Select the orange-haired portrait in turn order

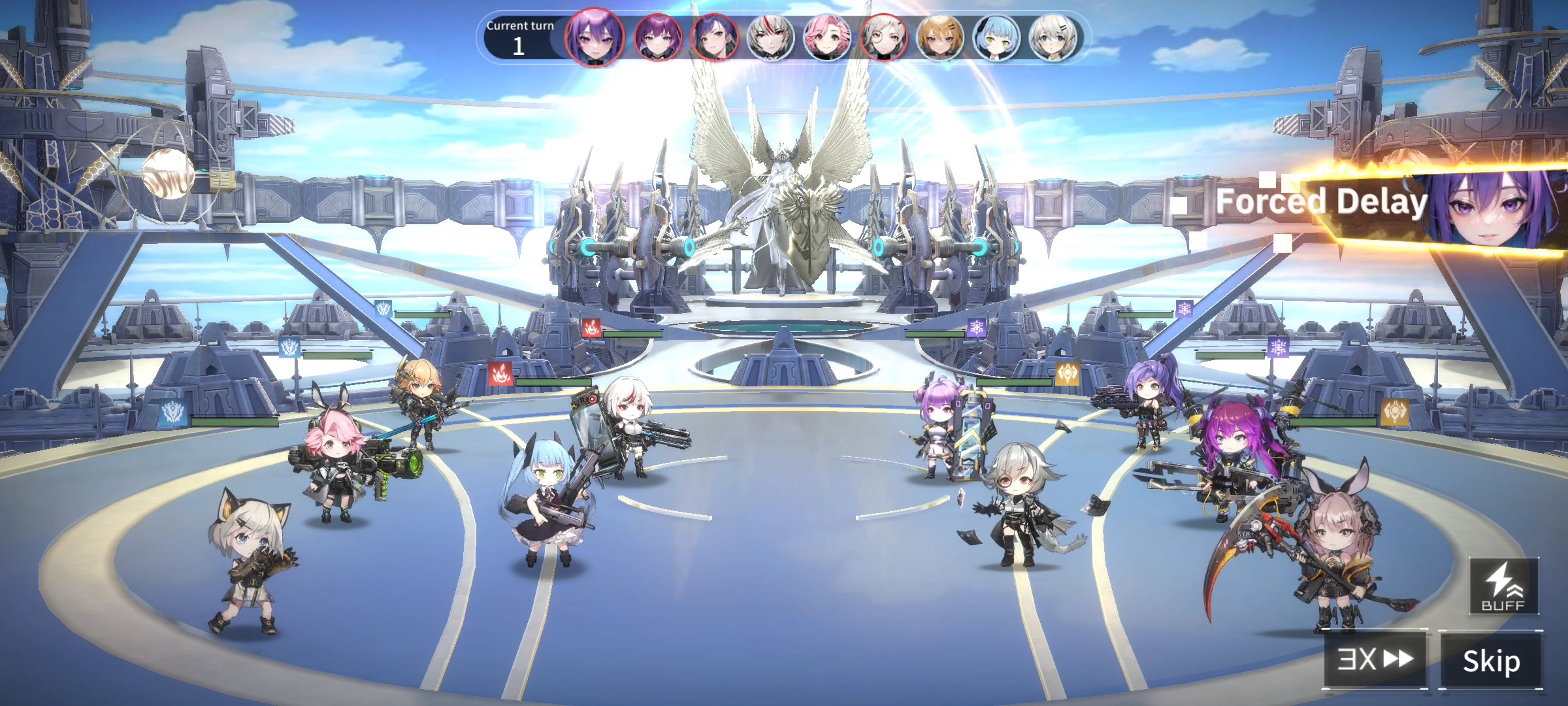click(939, 38)
